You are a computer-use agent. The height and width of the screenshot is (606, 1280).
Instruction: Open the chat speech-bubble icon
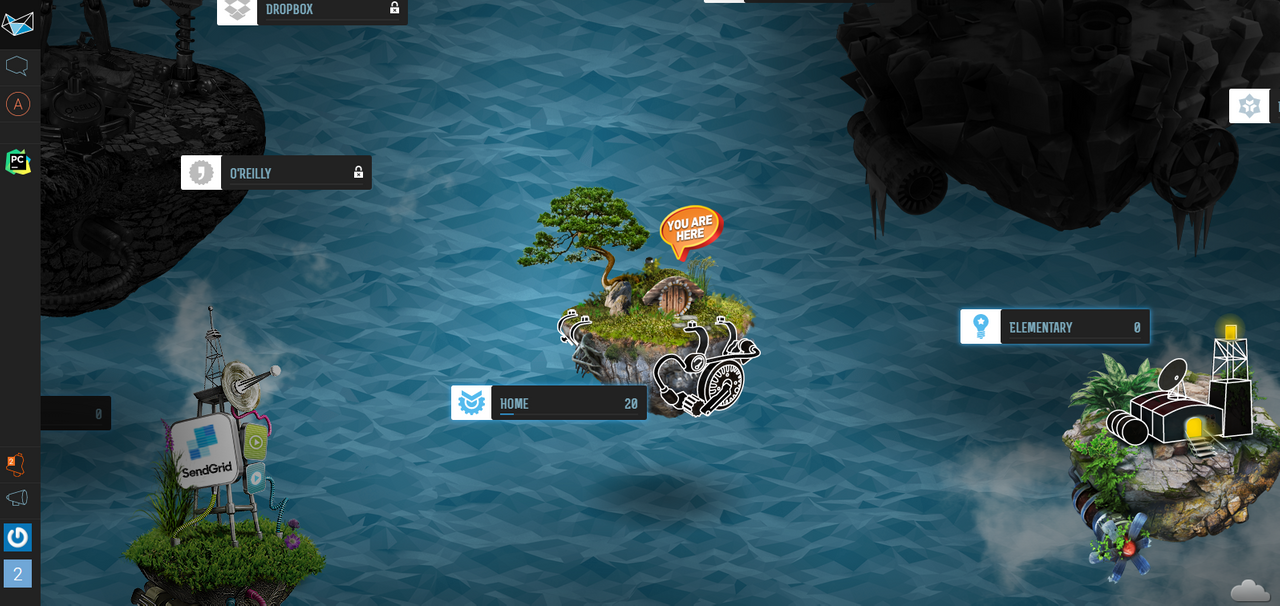(x=18, y=66)
